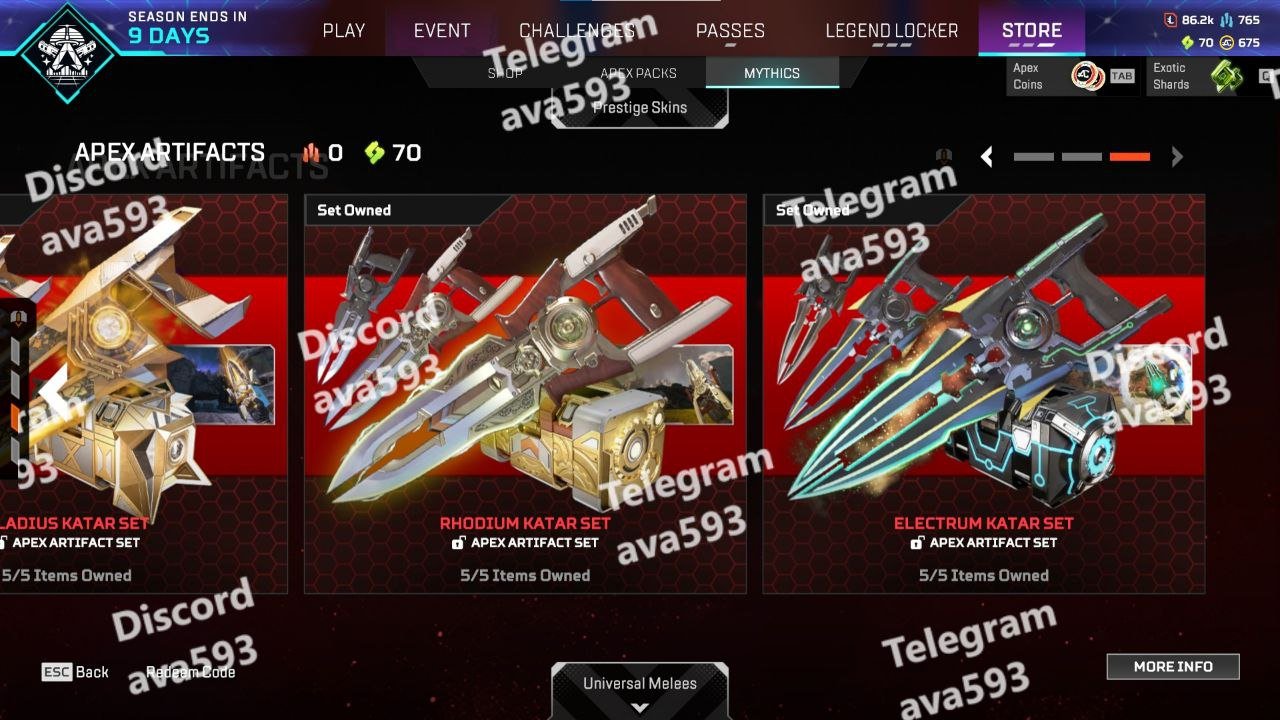Open the Legend Locker tab
Screen dimensions: 1280x720
coord(891,30)
